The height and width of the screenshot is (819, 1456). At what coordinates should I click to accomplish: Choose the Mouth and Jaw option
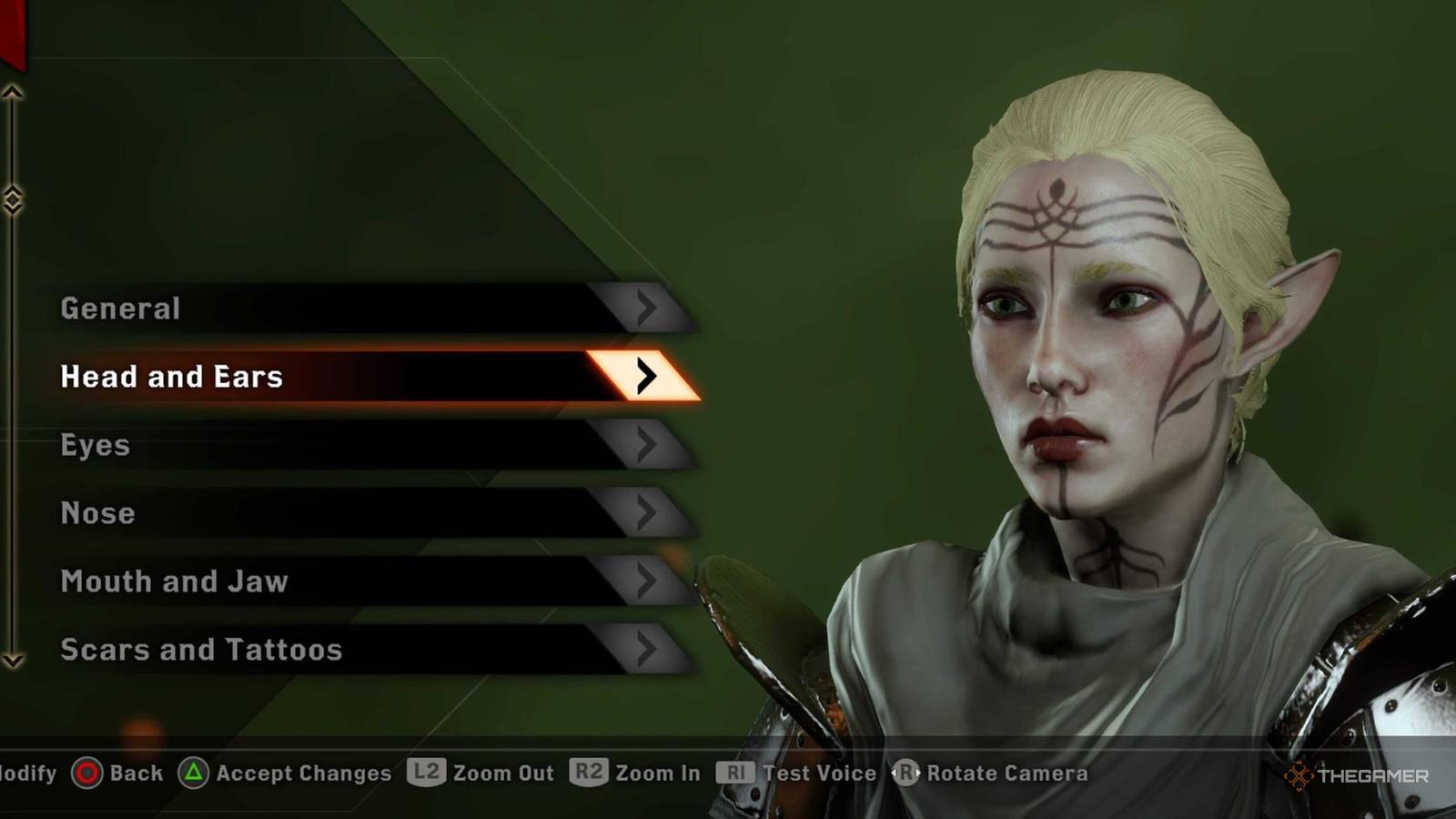(174, 581)
